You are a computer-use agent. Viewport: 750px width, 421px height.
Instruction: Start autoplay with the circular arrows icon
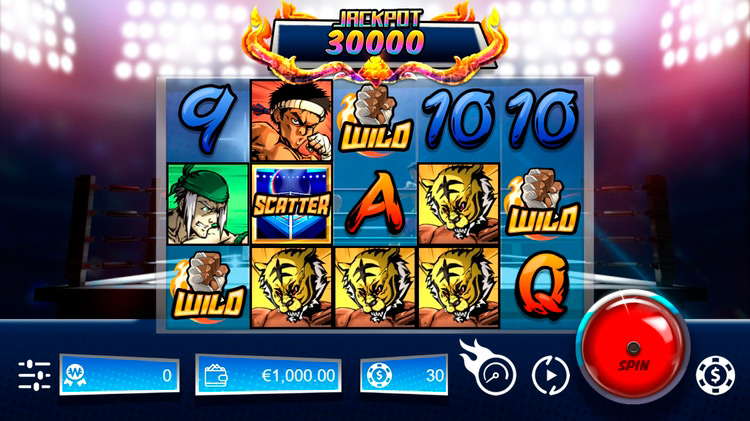click(x=549, y=375)
